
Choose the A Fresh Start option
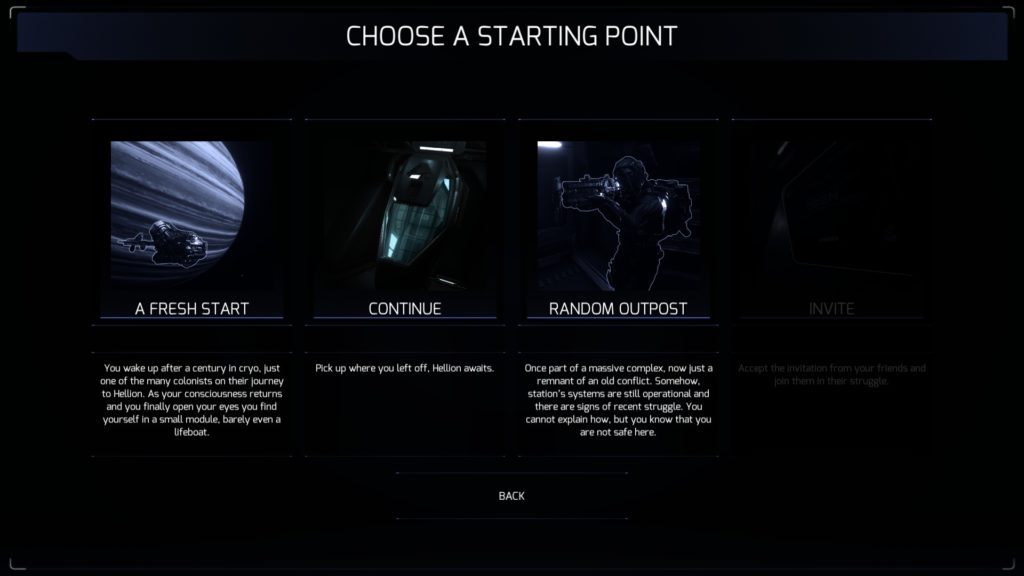(192, 308)
